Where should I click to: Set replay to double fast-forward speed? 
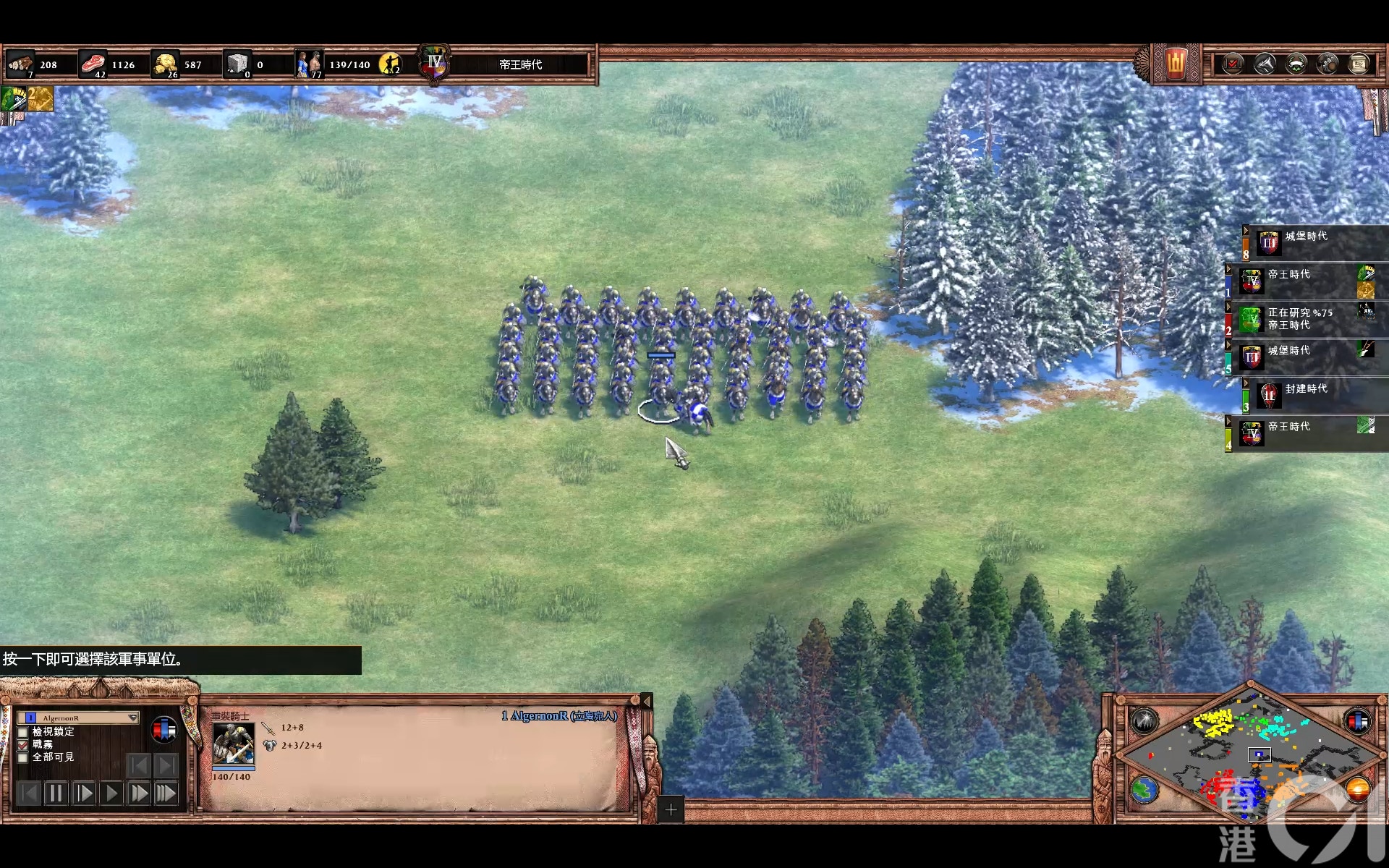coord(138,793)
